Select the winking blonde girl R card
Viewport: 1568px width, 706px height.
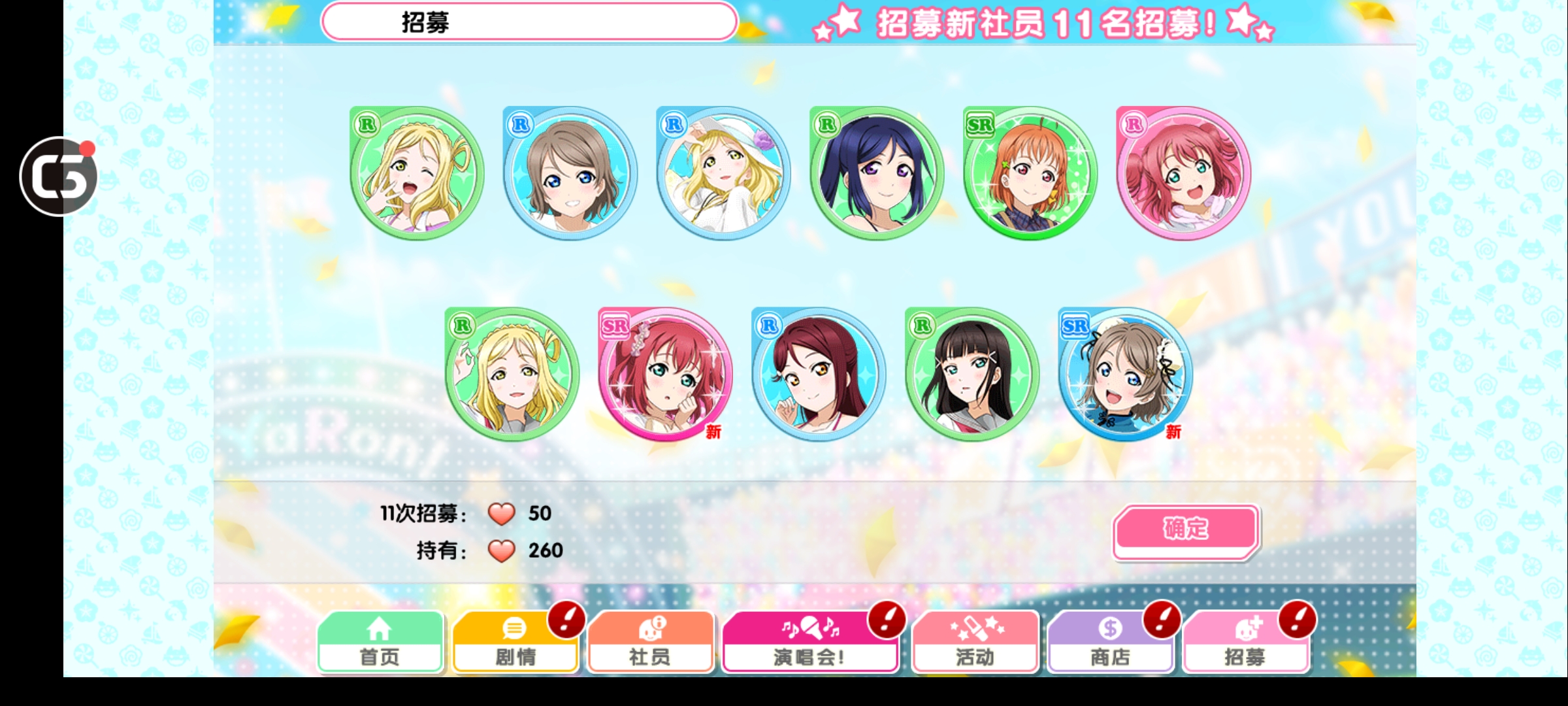(x=417, y=173)
